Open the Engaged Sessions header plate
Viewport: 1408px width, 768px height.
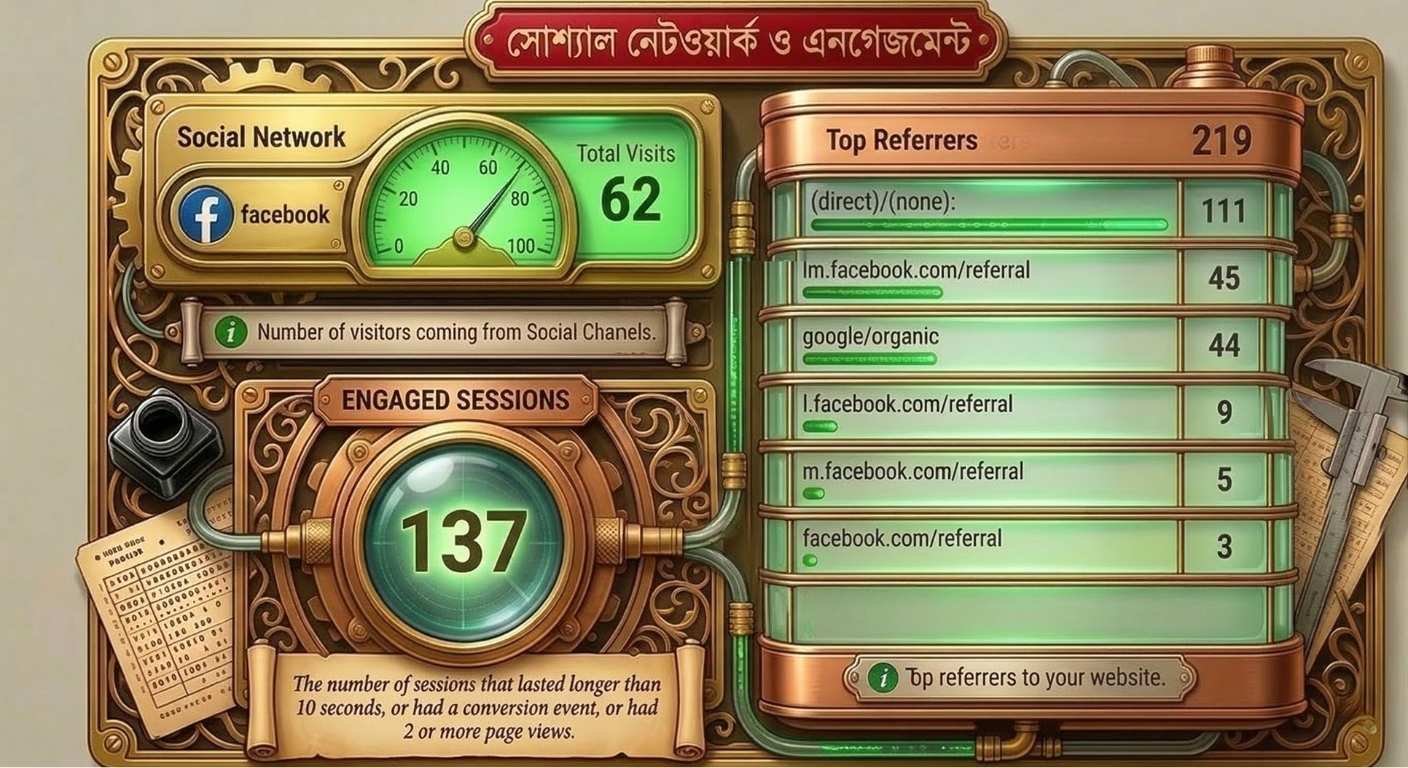[x=455, y=400]
